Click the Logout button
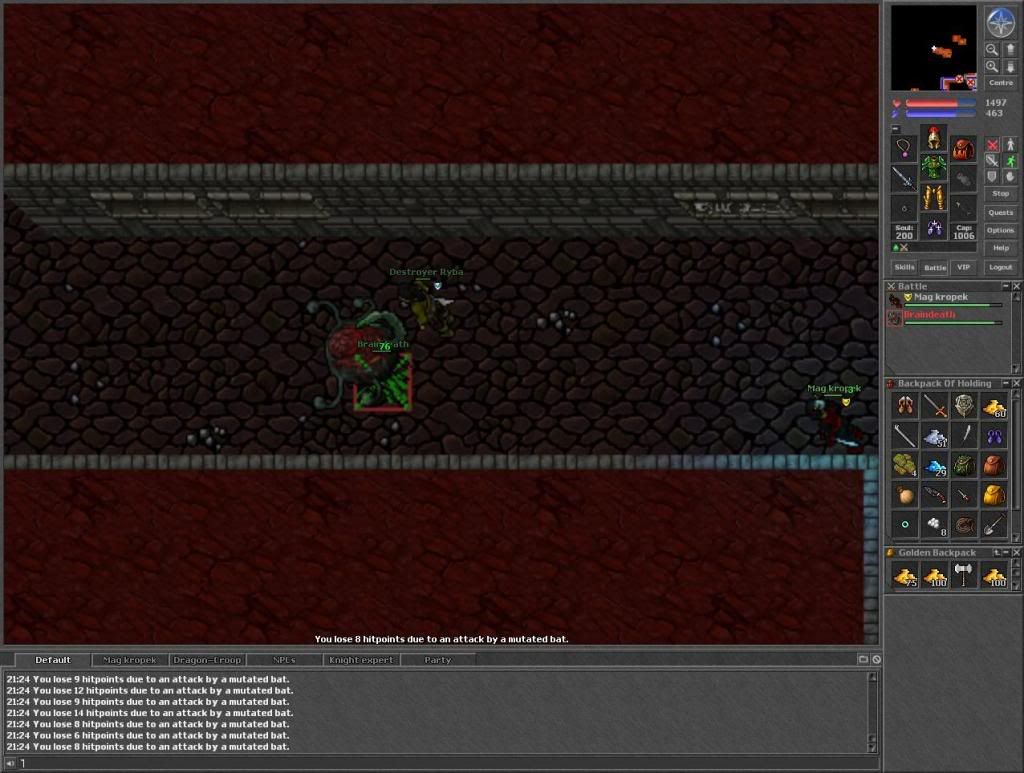 [1000, 267]
